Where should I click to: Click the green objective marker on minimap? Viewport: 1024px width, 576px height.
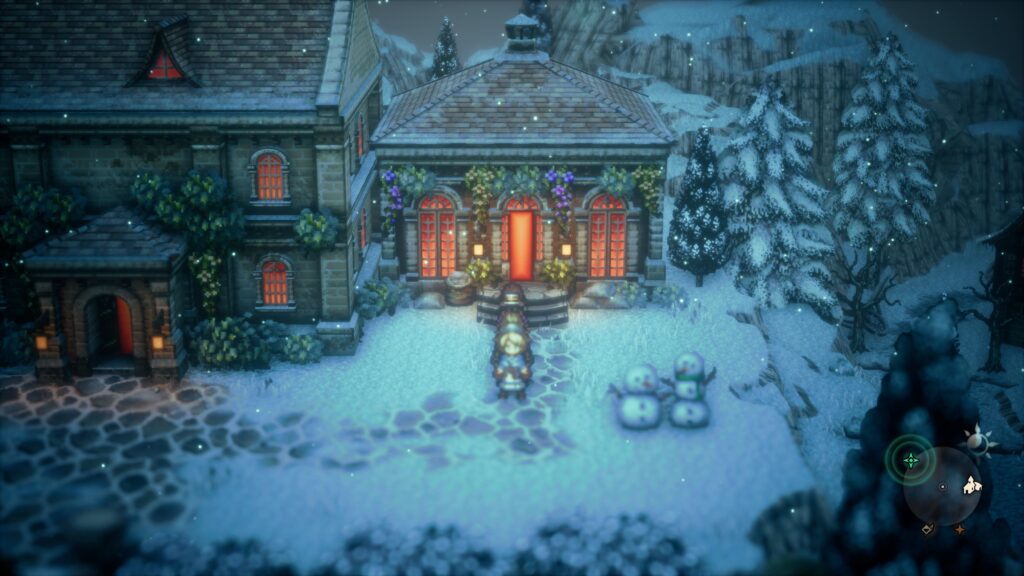click(910, 461)
